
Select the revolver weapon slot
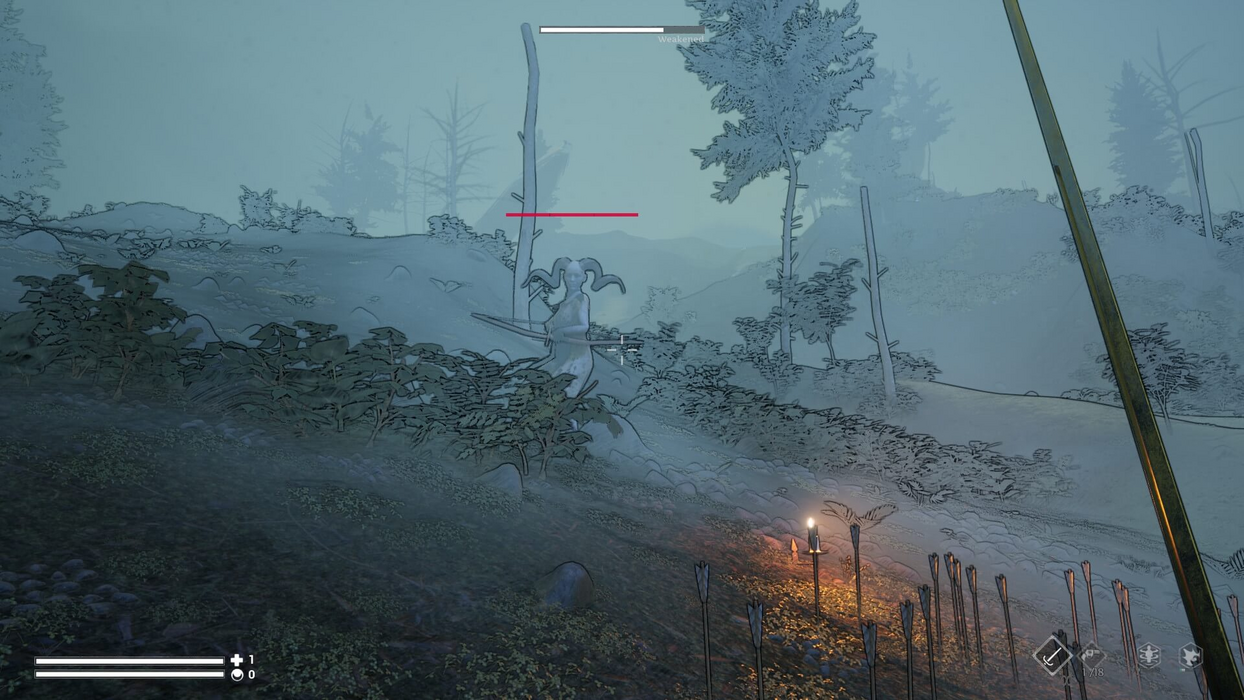(1092, 656)
